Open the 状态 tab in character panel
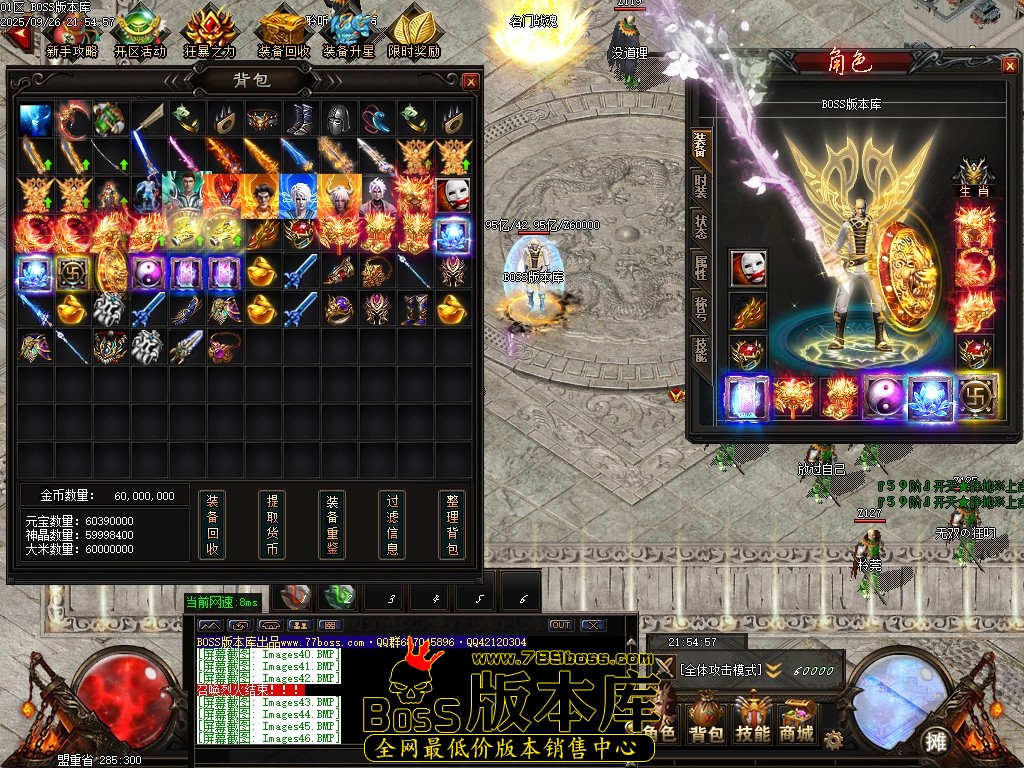Image resolution: width=1024 pixels, height=768 pixels. pyautogui.click(x=699, y=225)
